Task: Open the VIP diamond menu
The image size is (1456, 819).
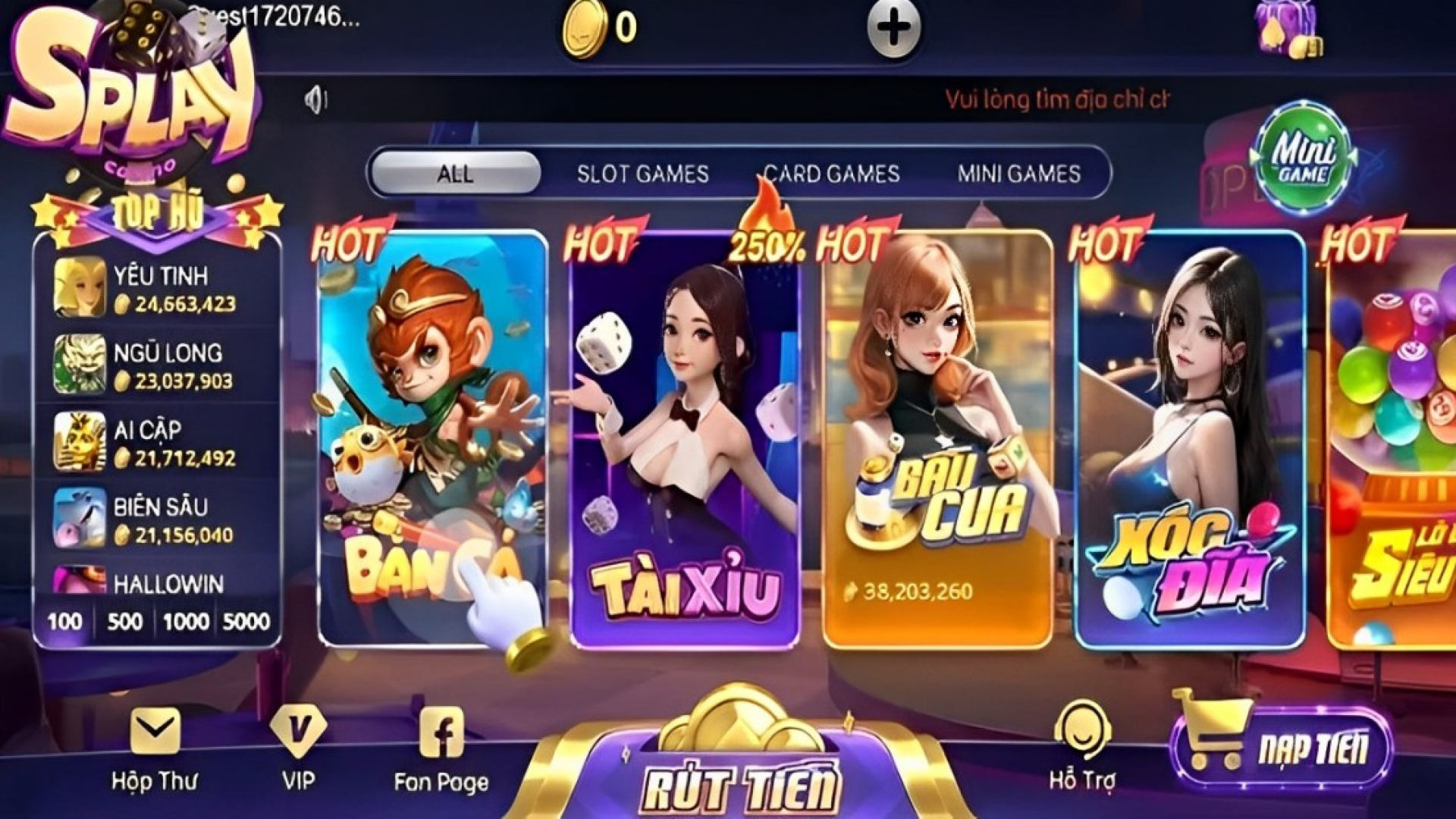Action: click(x=298, y=748)
